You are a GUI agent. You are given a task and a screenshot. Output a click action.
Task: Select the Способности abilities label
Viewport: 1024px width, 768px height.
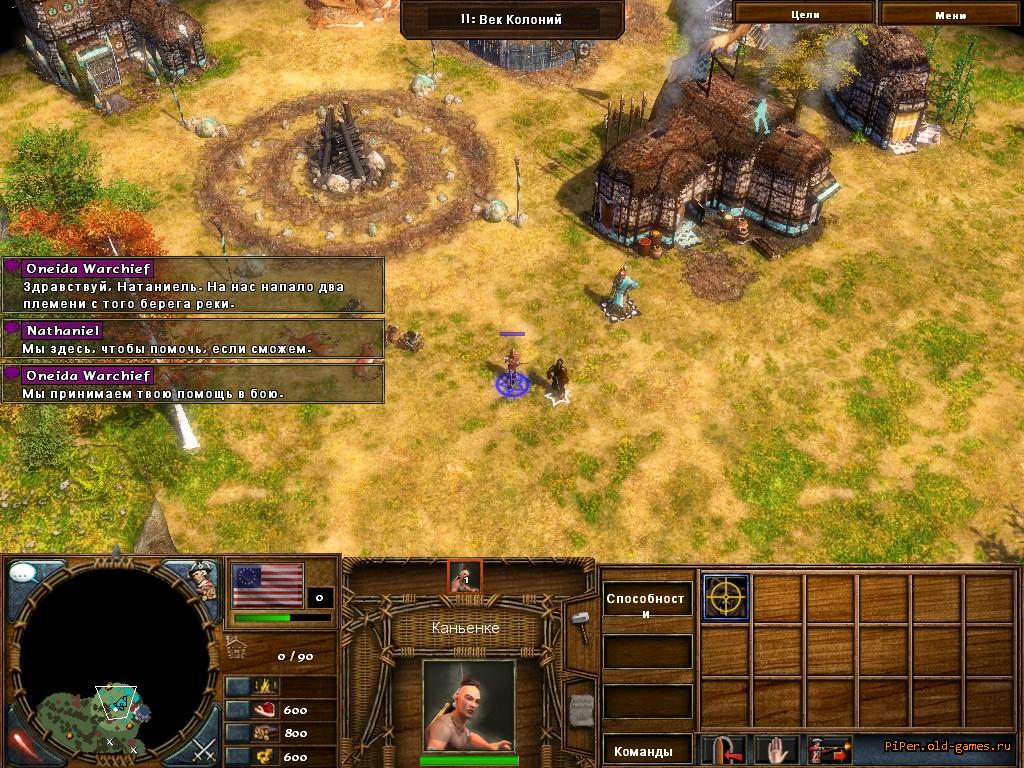[x=647, y=606]
